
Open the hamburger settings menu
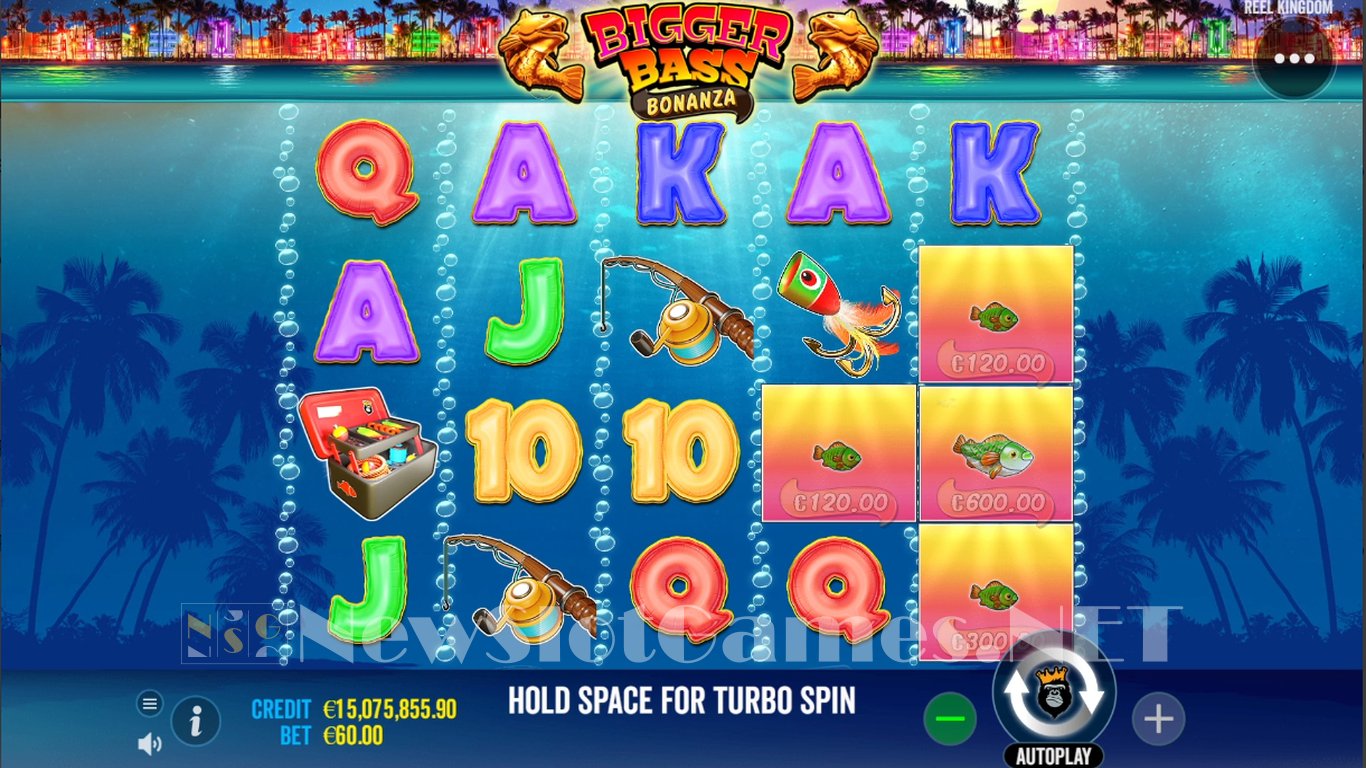pyautogui.click(x=149, y=704)
